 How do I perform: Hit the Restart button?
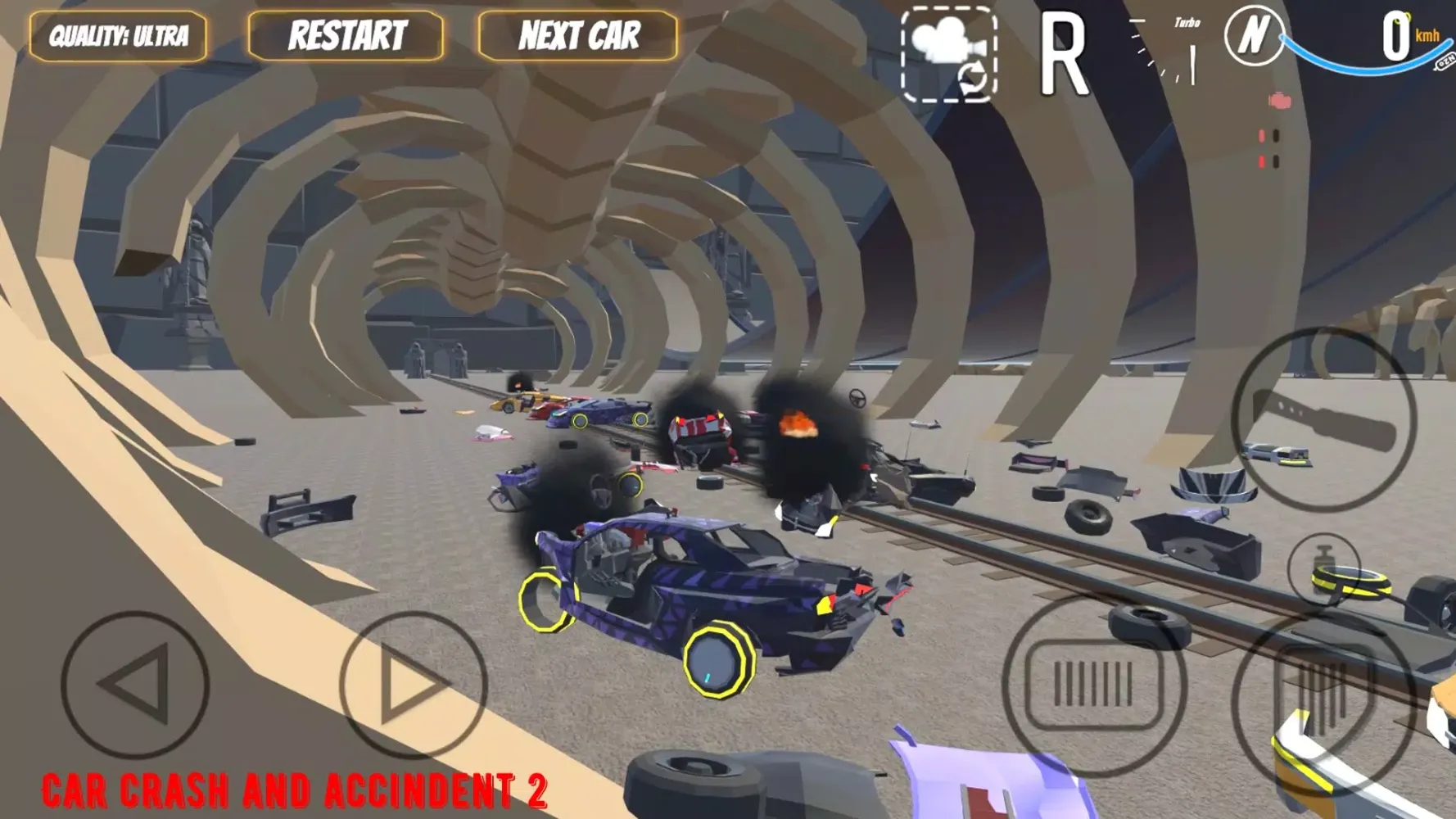coord(346,36)
